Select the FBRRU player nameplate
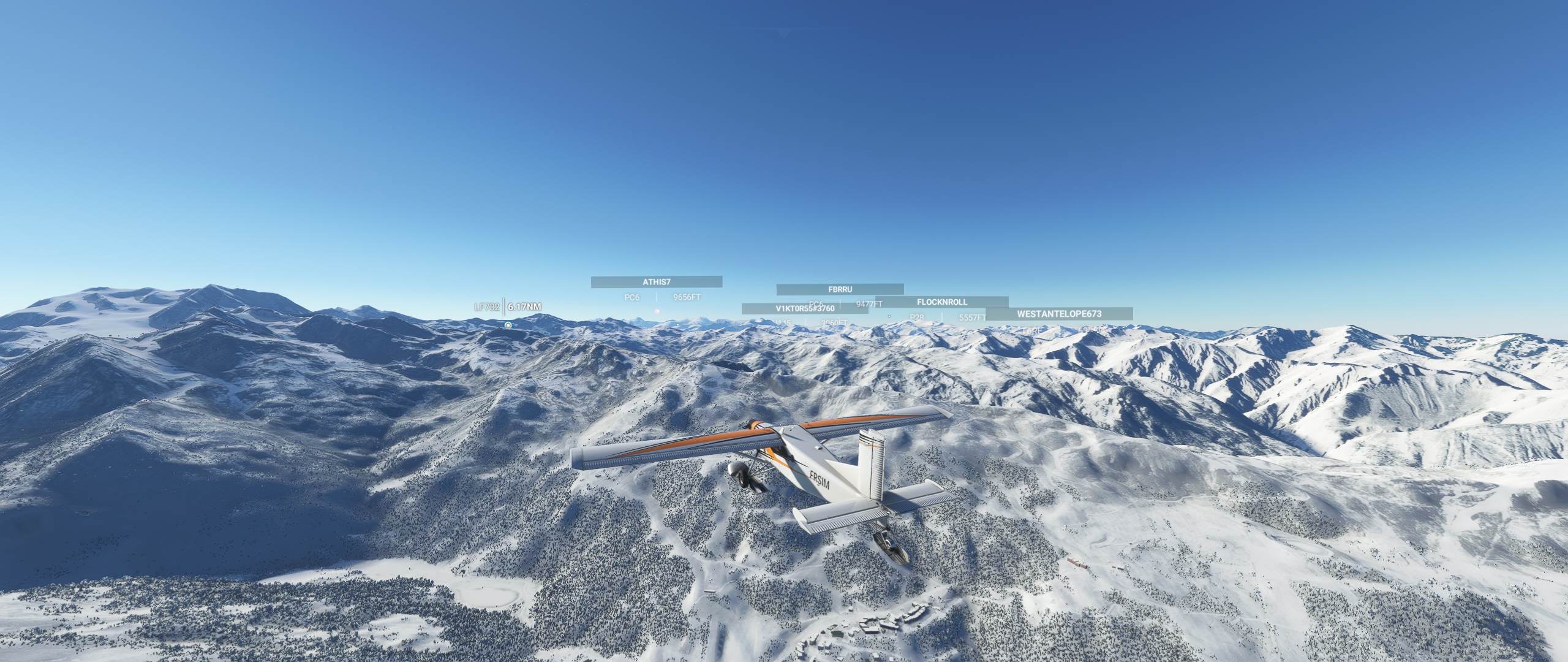Screen dimensions: 1568x662 coord(840,289)
